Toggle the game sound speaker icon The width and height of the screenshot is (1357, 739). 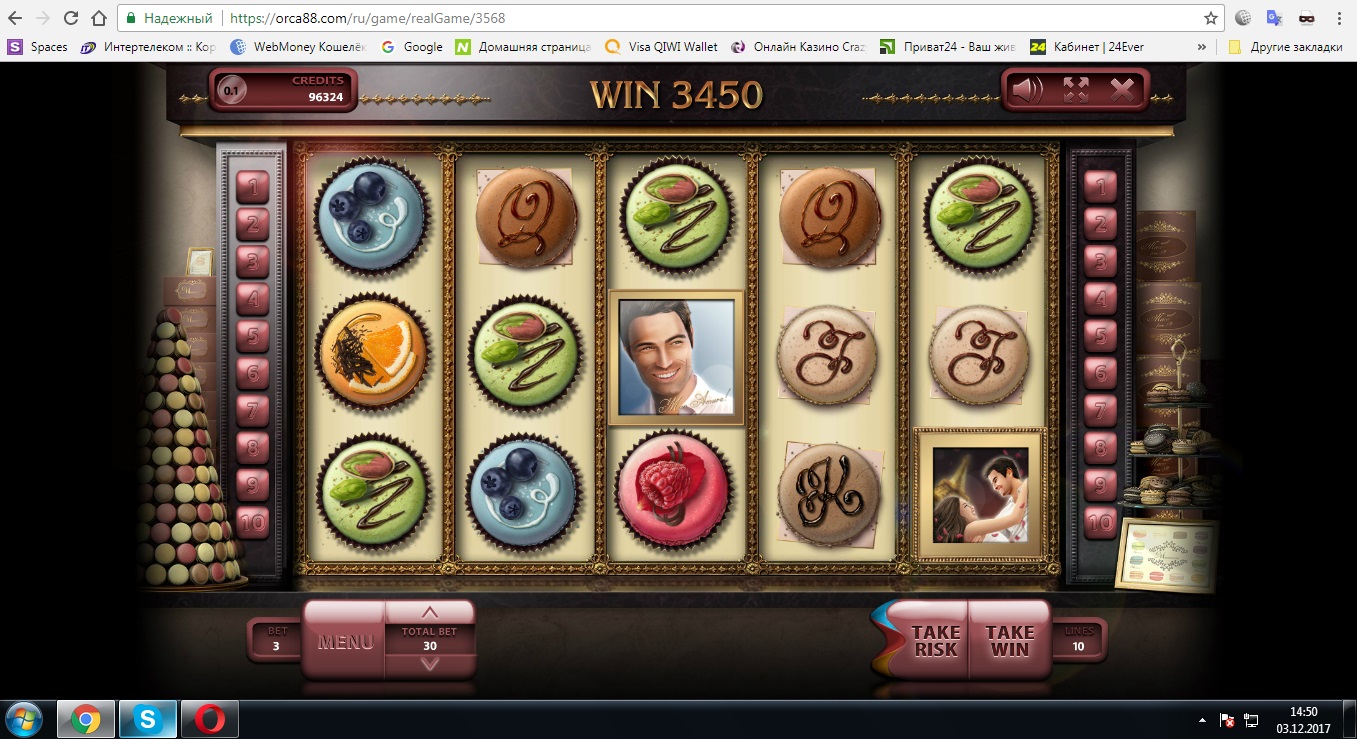(1027, 91)
